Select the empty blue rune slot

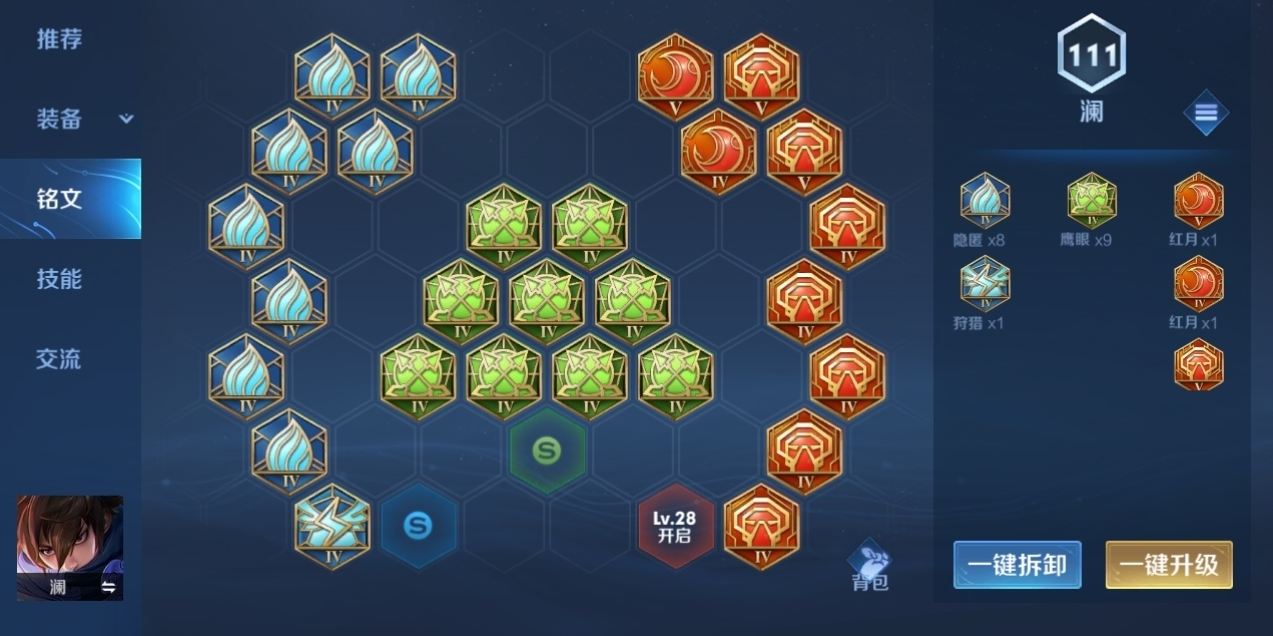[418, 526]
